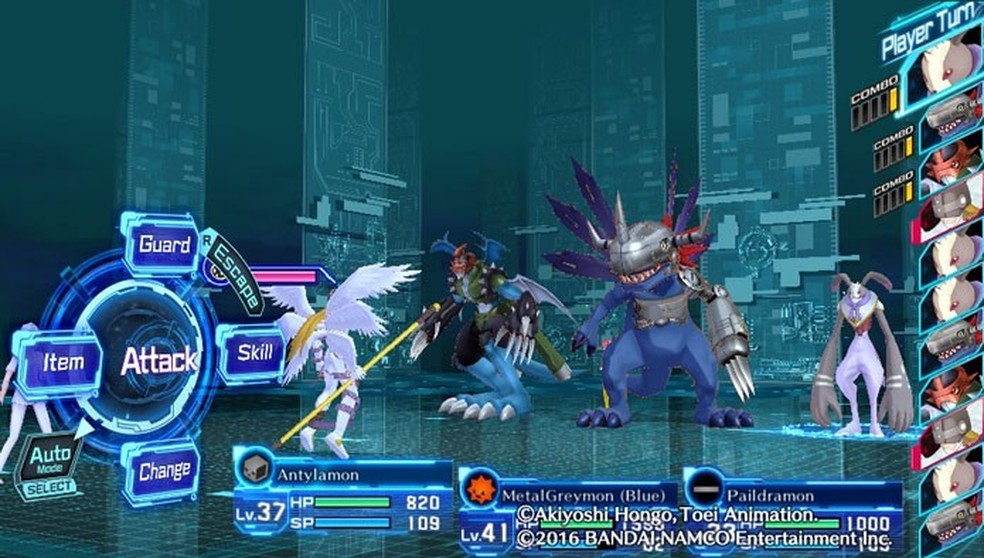984x558 pixels.
Task: Select the Escape option
Action: coord(235,270)
